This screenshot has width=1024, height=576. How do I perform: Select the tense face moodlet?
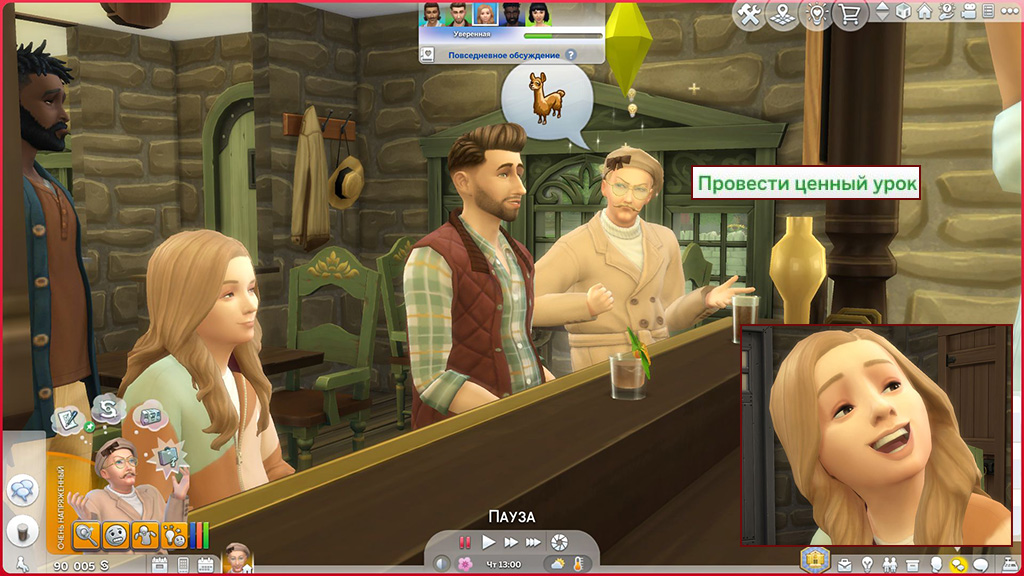click(115, 535)
